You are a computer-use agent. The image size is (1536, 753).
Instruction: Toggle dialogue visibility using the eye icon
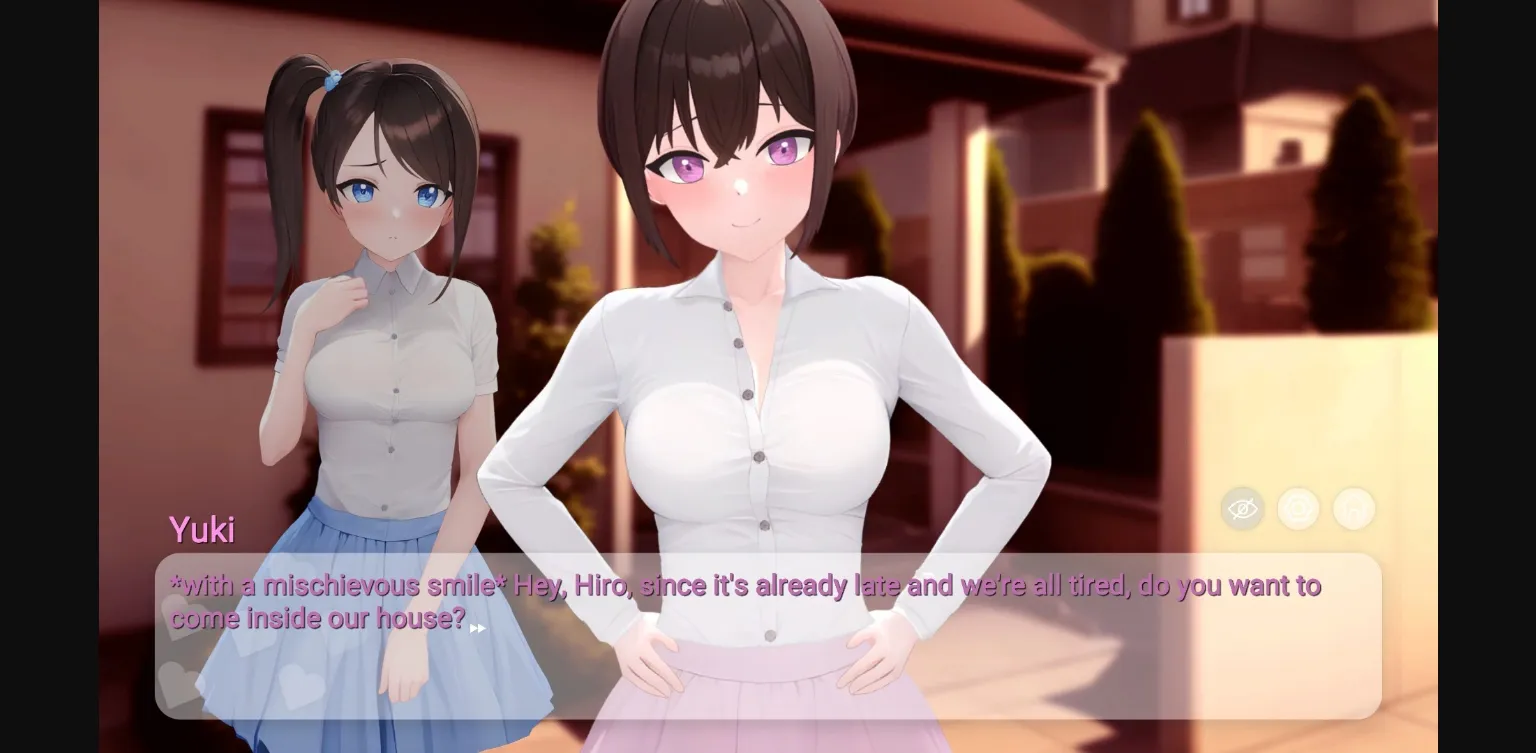click(1242, 509)
